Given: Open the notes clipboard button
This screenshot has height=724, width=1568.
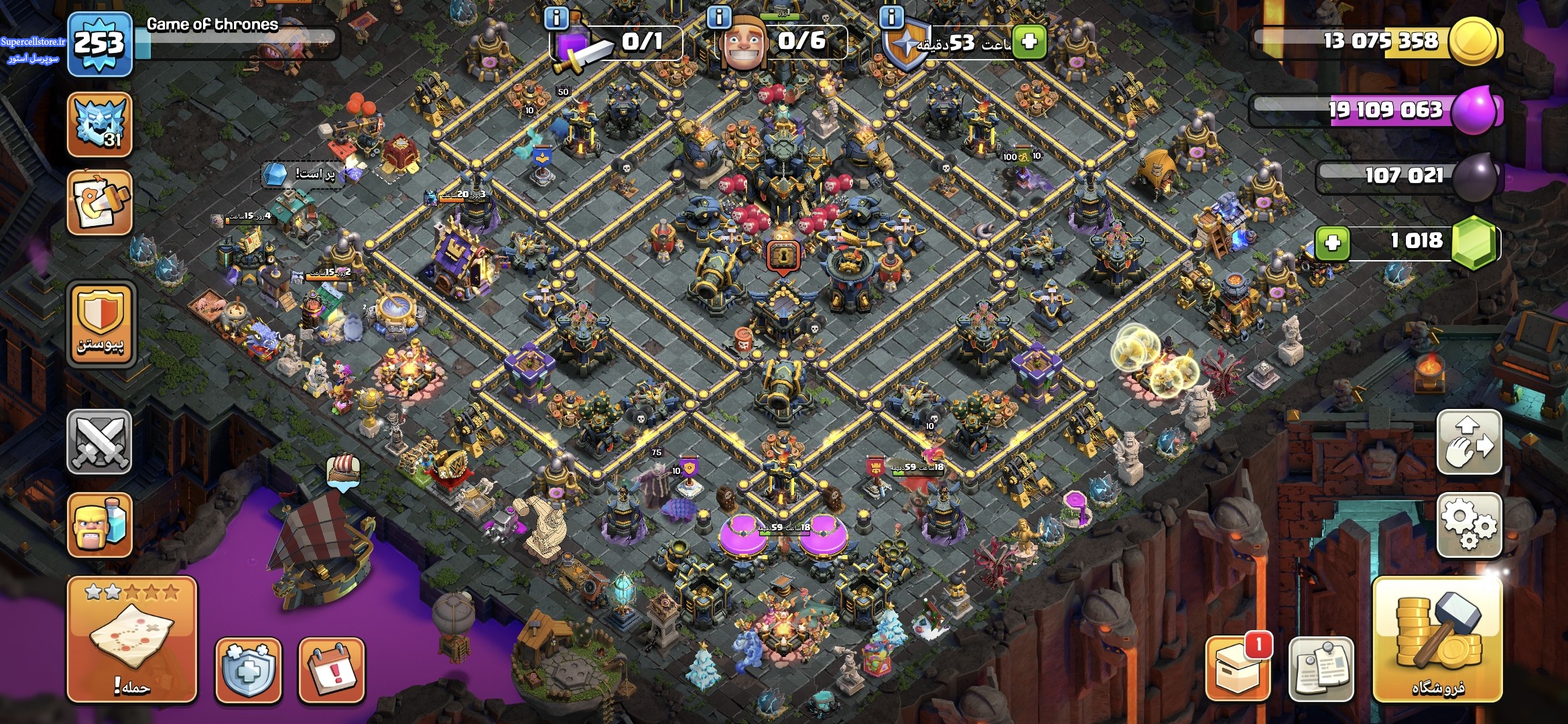Looking at the screenshot, I should click(x=1321, y=668).
